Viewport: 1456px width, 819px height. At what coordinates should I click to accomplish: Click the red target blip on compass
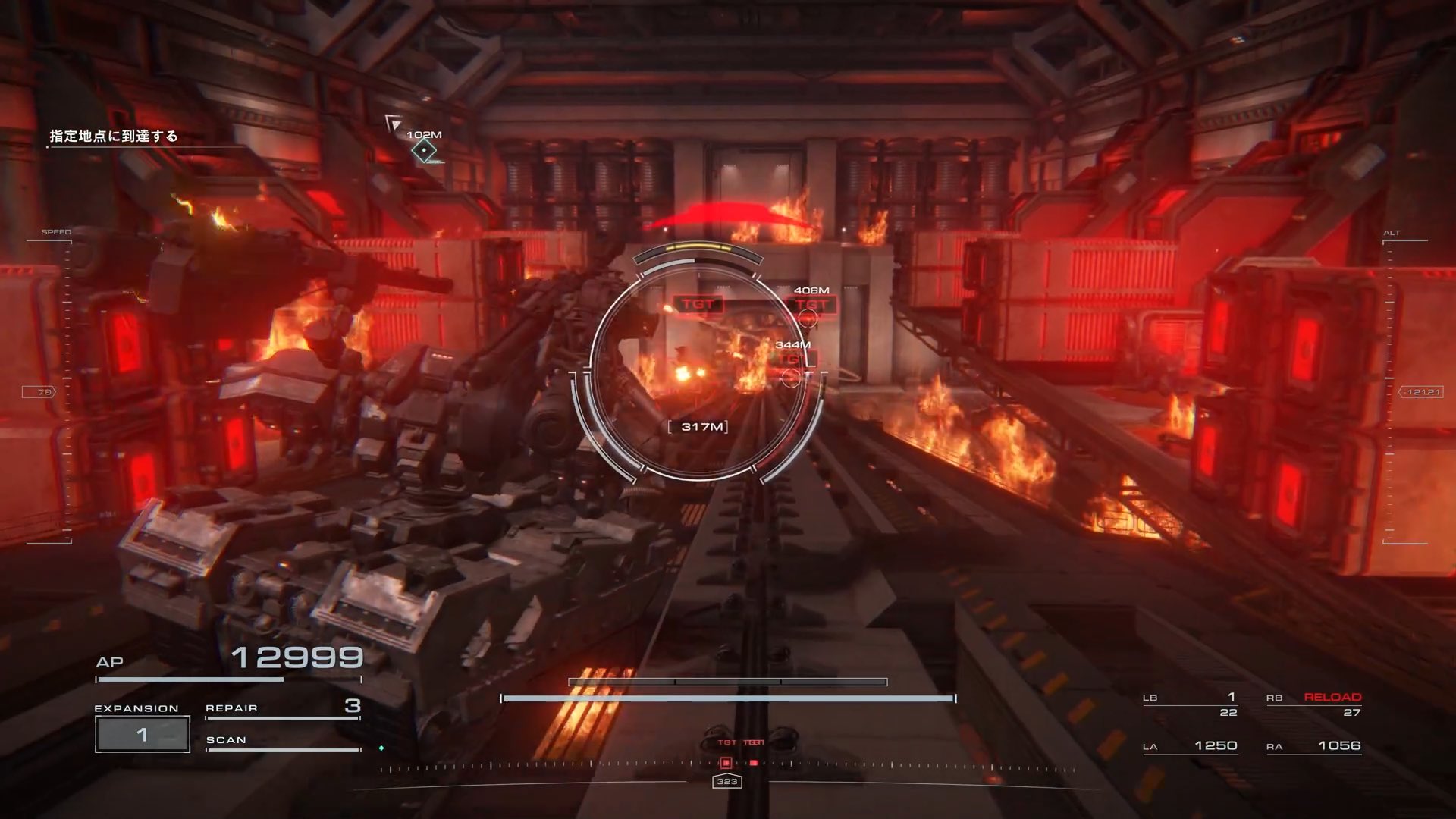coord(726,763)
